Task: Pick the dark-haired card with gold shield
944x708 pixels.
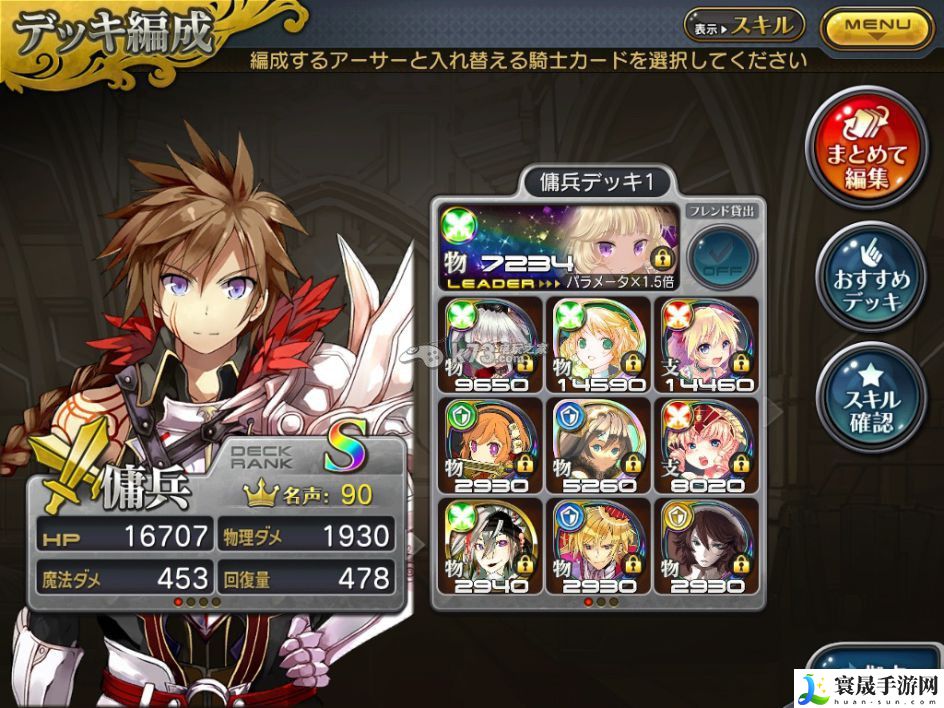Action: [x=707, y=547]
